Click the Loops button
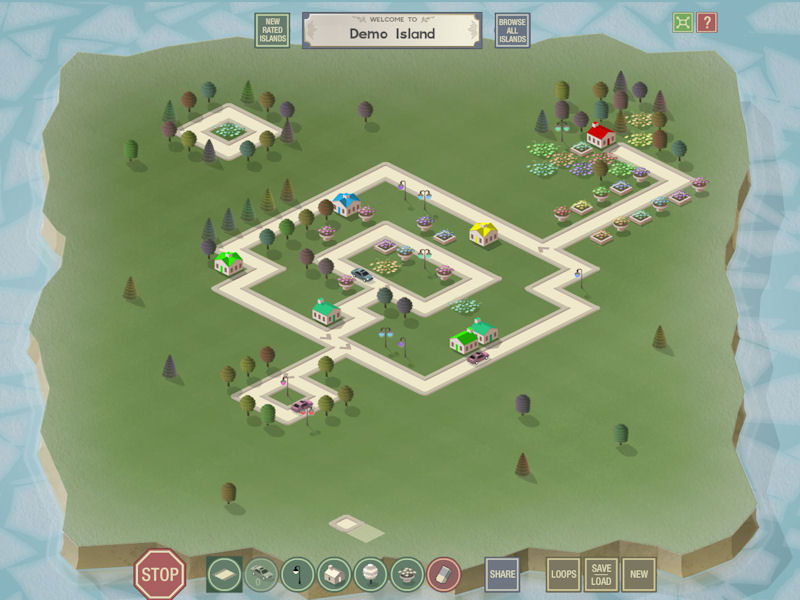Image resolution: width=800 pixels, height=600 pixels. (564, 574)
